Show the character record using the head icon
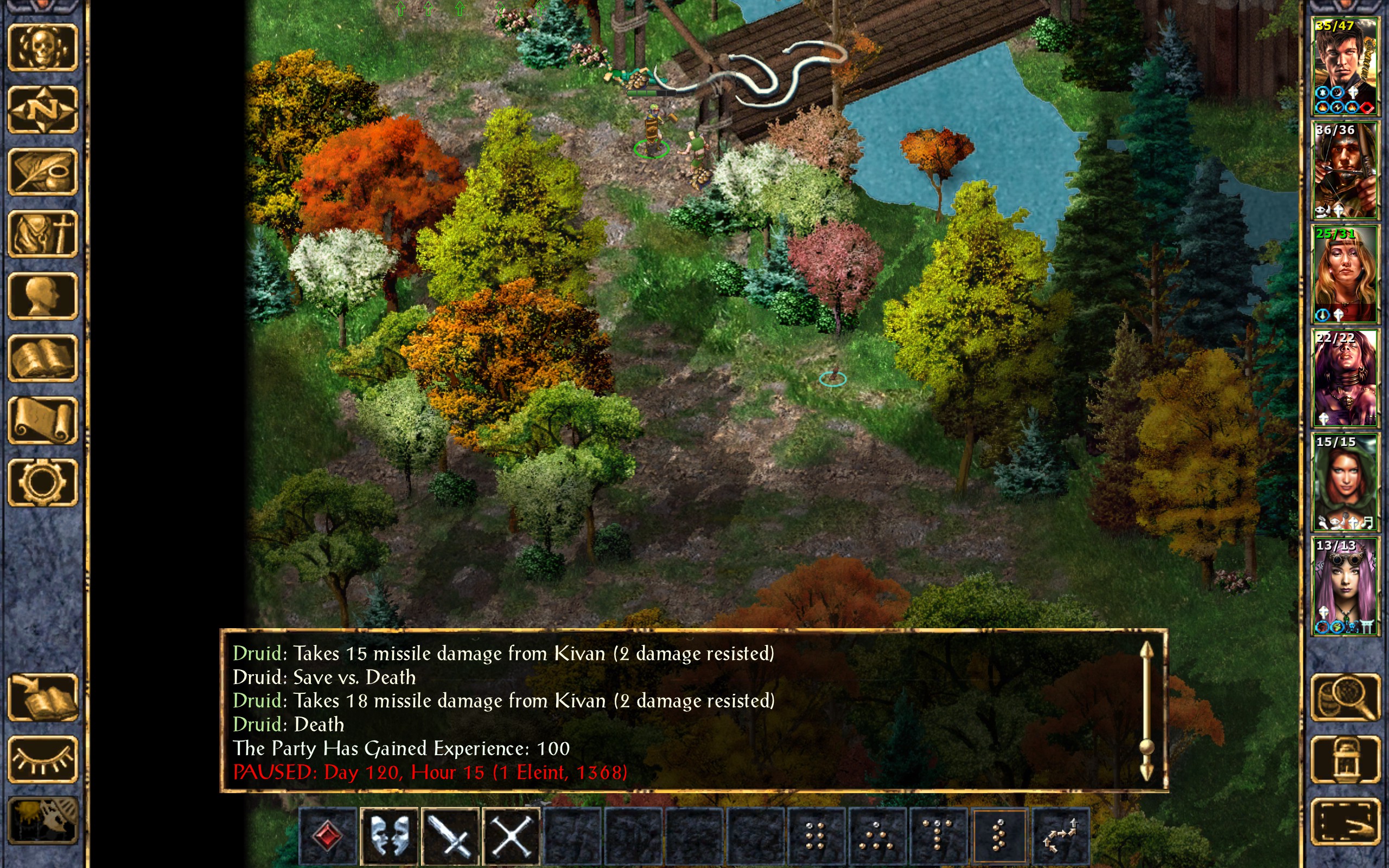The width and height of the screenshot is (1389, 868). 42,296
